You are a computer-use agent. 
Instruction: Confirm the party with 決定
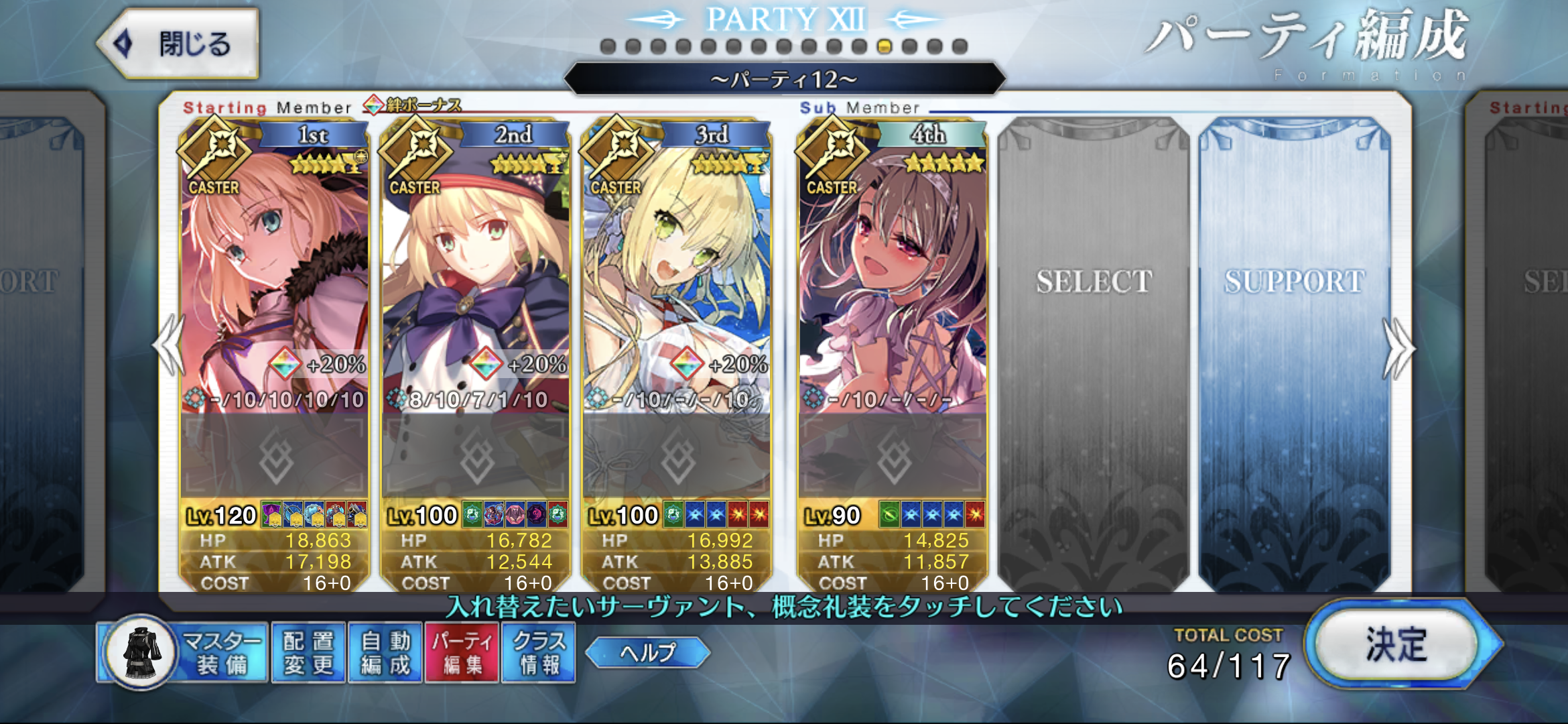(1396, 645)
